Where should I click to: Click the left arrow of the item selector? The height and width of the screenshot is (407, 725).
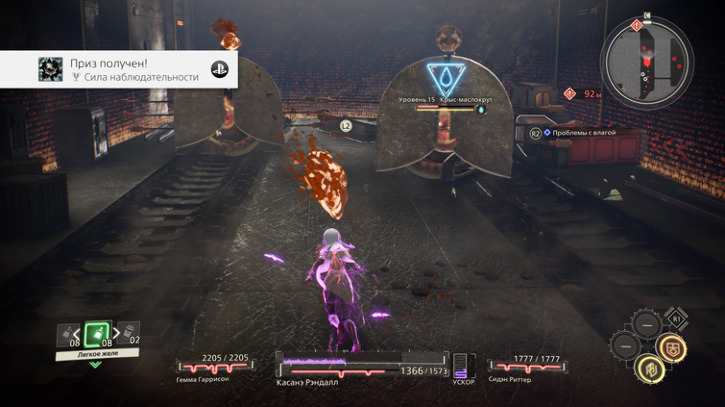[x=79, y=333]
